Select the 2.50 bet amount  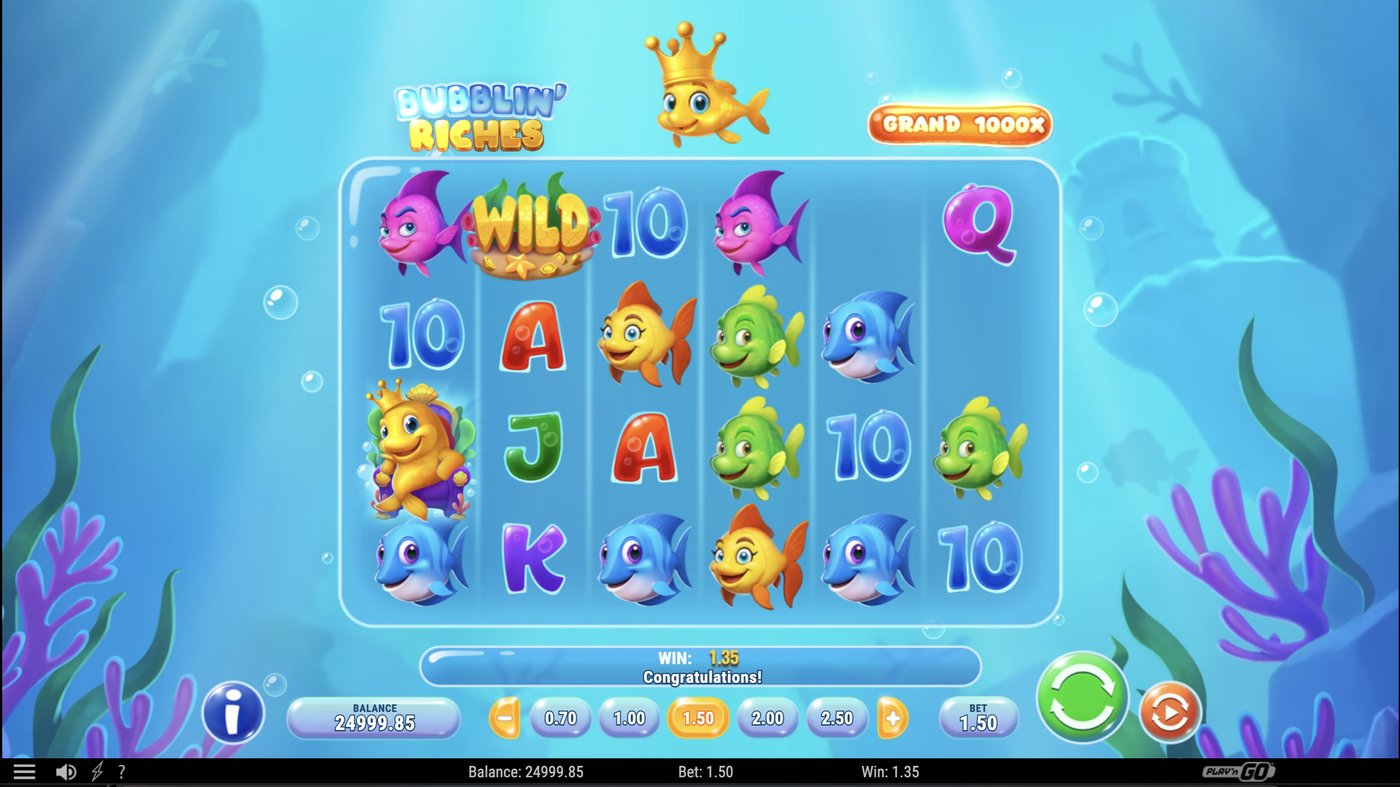click(x=837, y=718)
